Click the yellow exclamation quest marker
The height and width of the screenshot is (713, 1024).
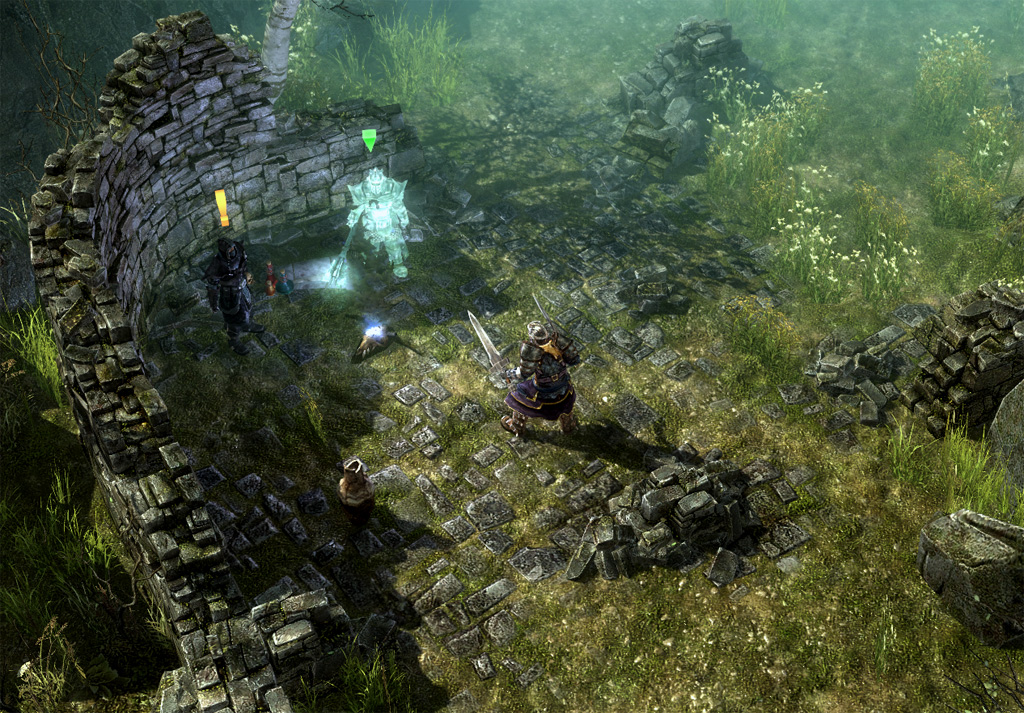(222, 207)
